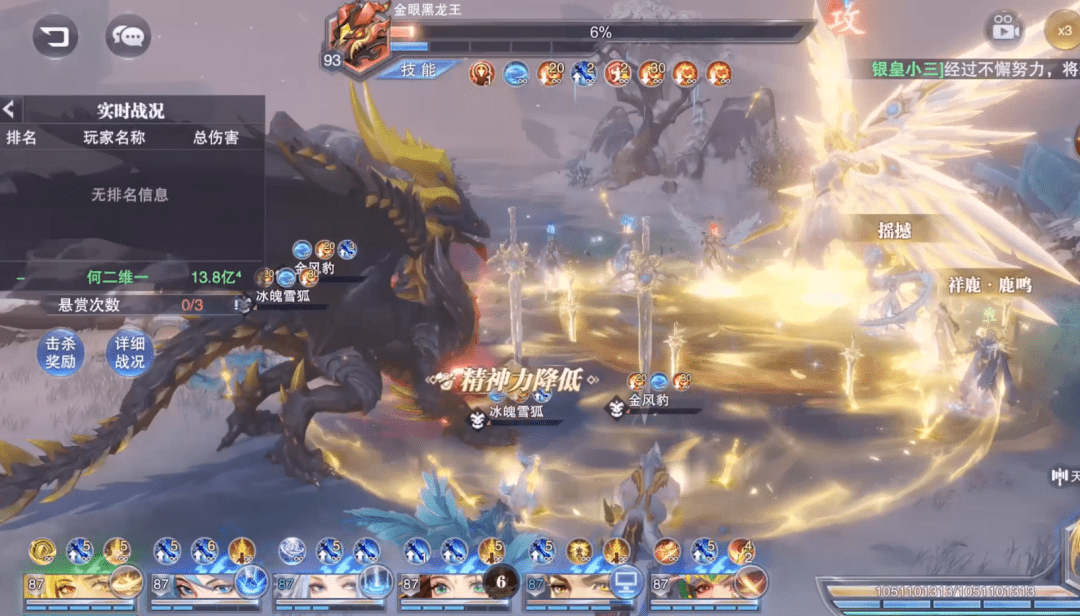View the boss 技能 skill list

[418, 69]
